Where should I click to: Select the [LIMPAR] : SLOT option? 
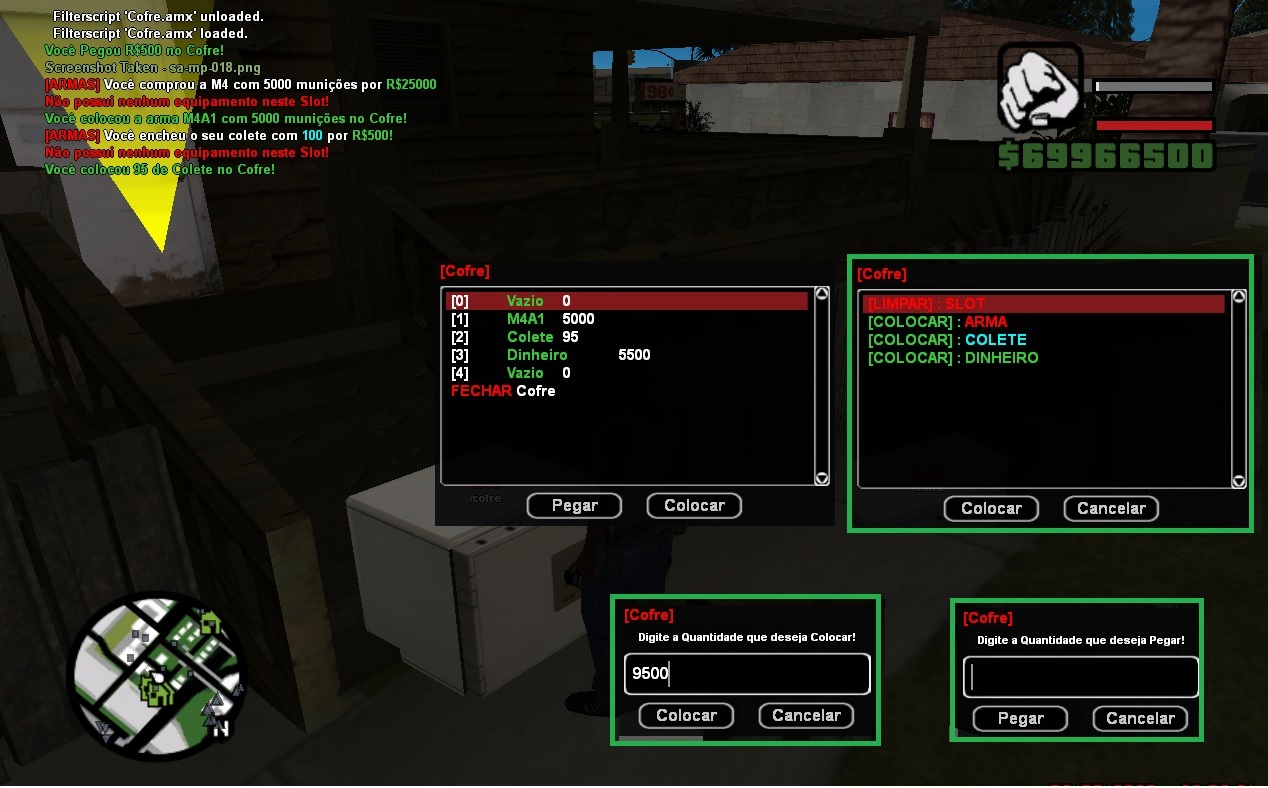point(1043,304)
